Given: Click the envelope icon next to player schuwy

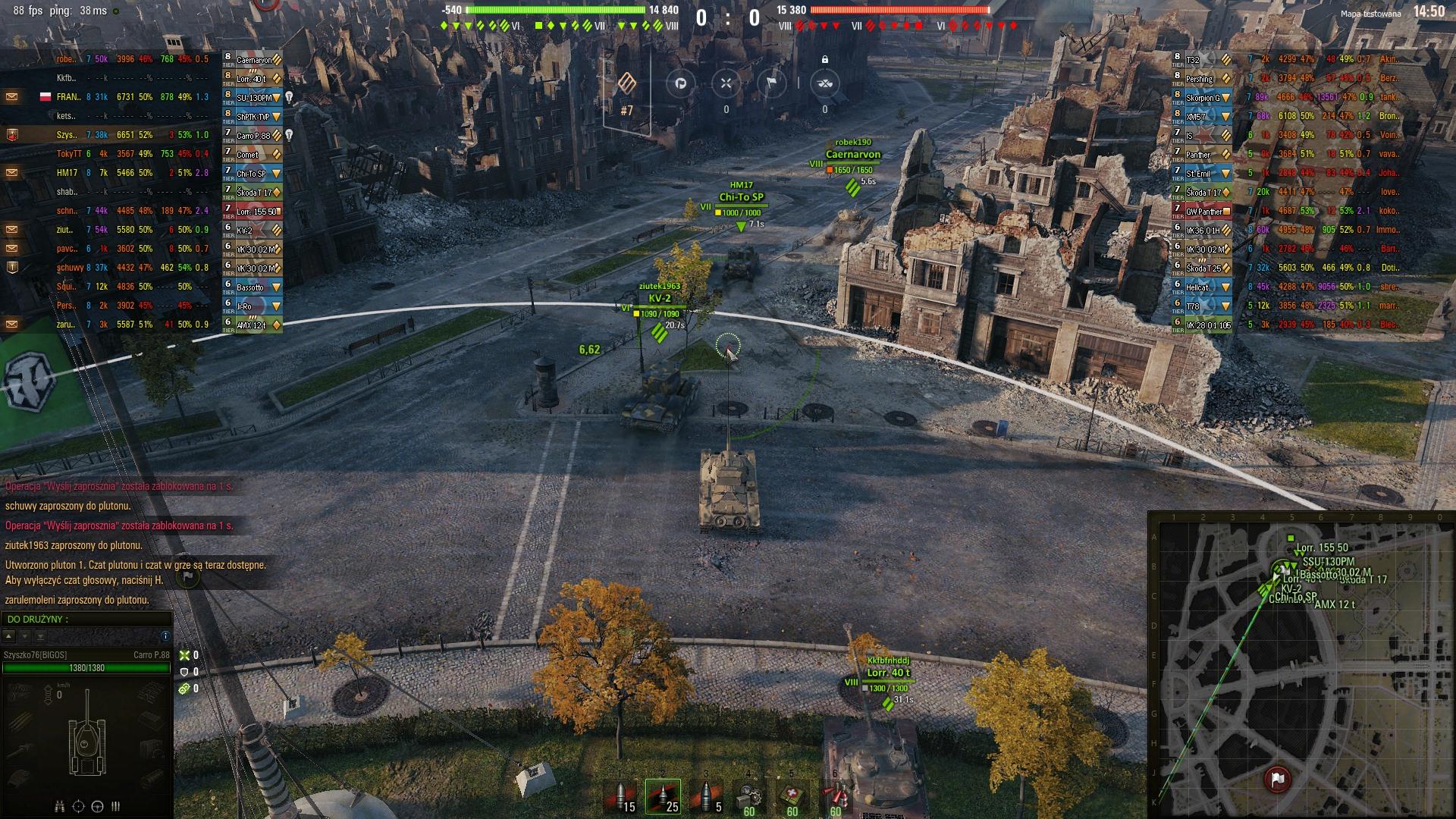Looking at the screenshot, I should coord(11,267).
